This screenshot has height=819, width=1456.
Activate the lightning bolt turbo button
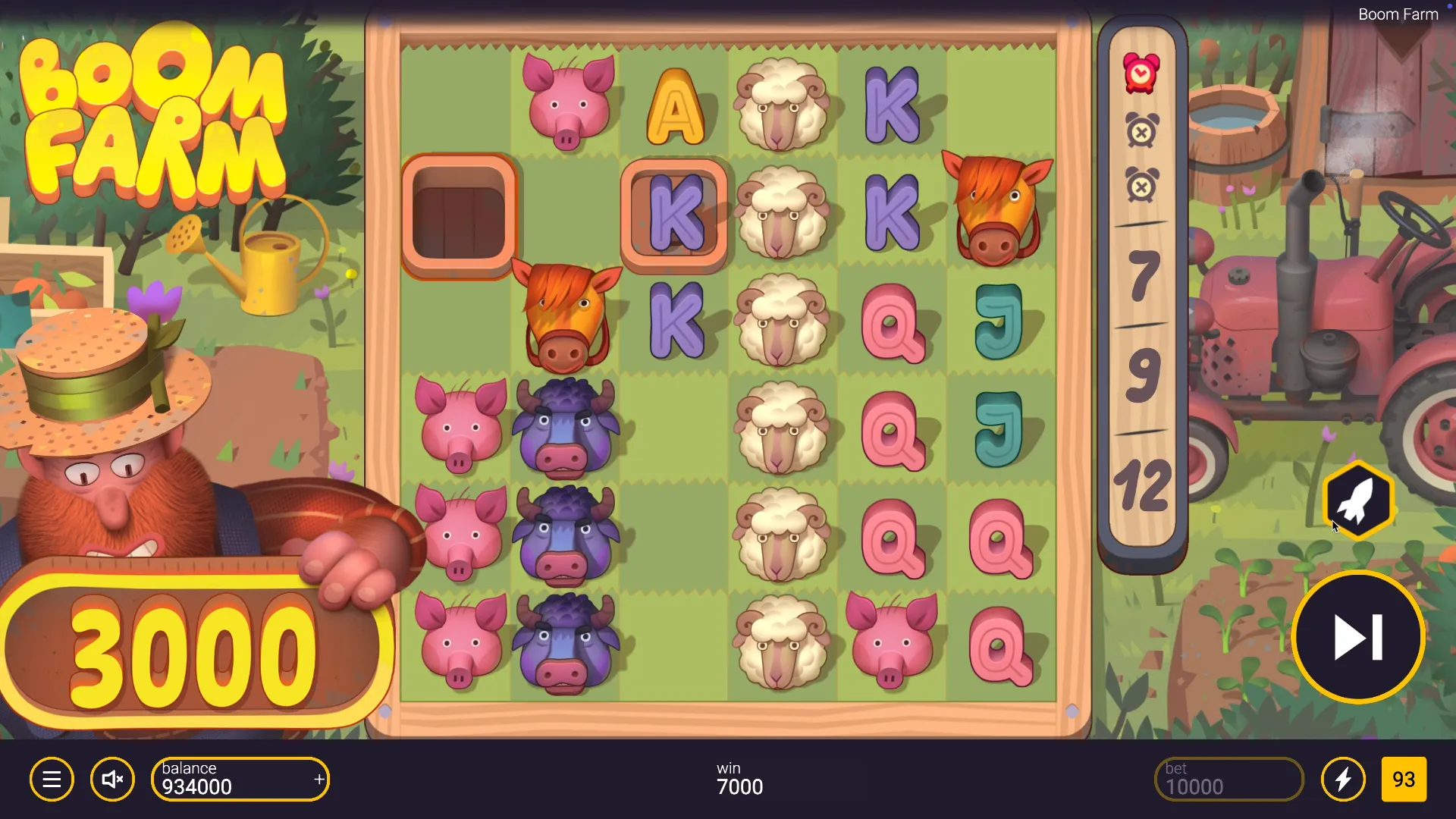tap(1343, 780)
